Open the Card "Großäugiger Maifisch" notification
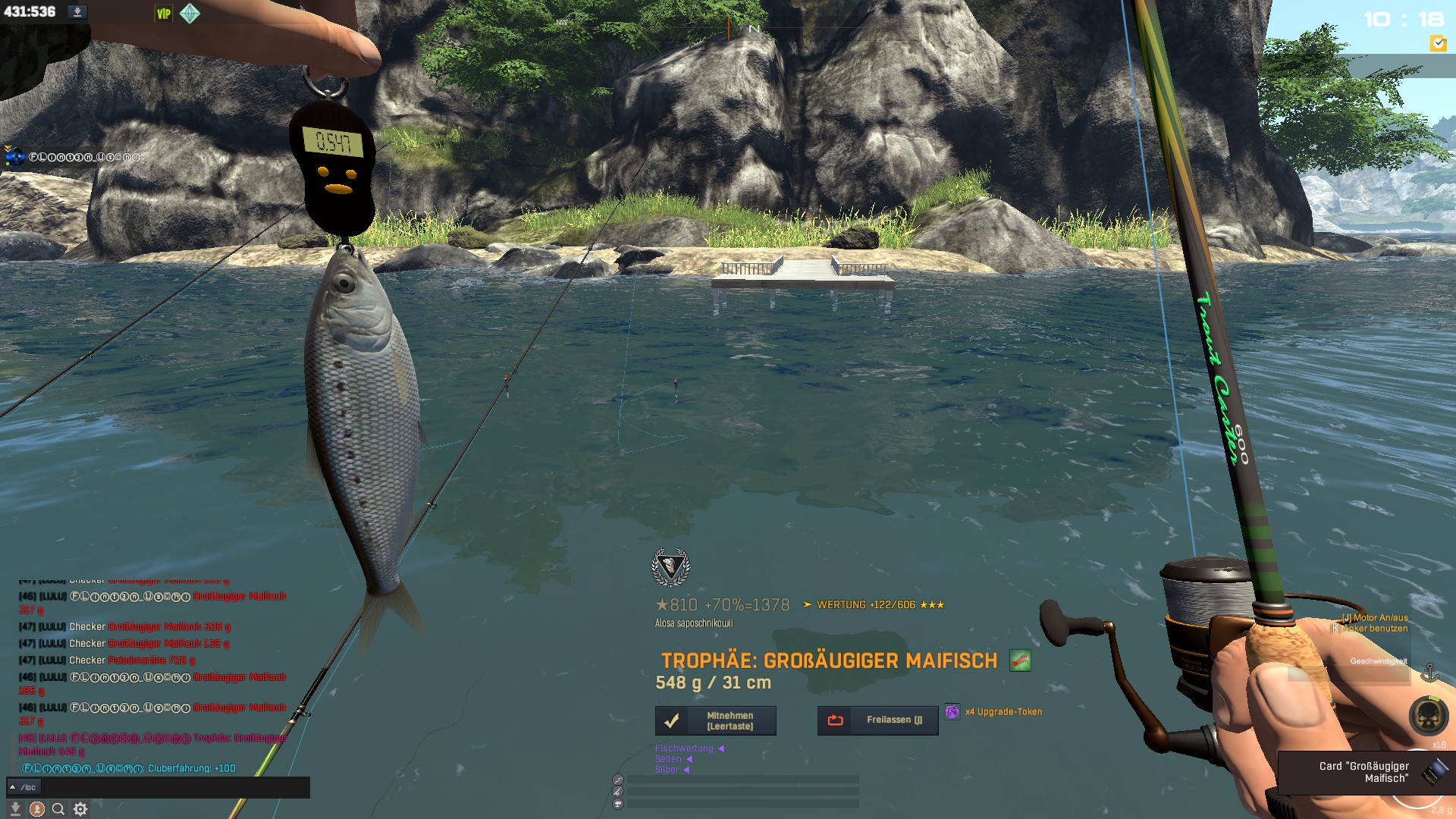Image resolution: width=1456 pixels, height=819 pixels. (x=1365, y=772)
